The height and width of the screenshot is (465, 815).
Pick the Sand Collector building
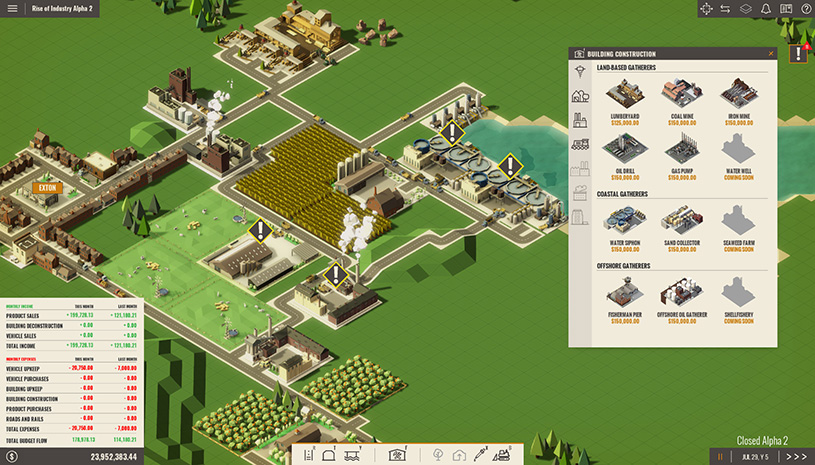[x=682, y=221]
